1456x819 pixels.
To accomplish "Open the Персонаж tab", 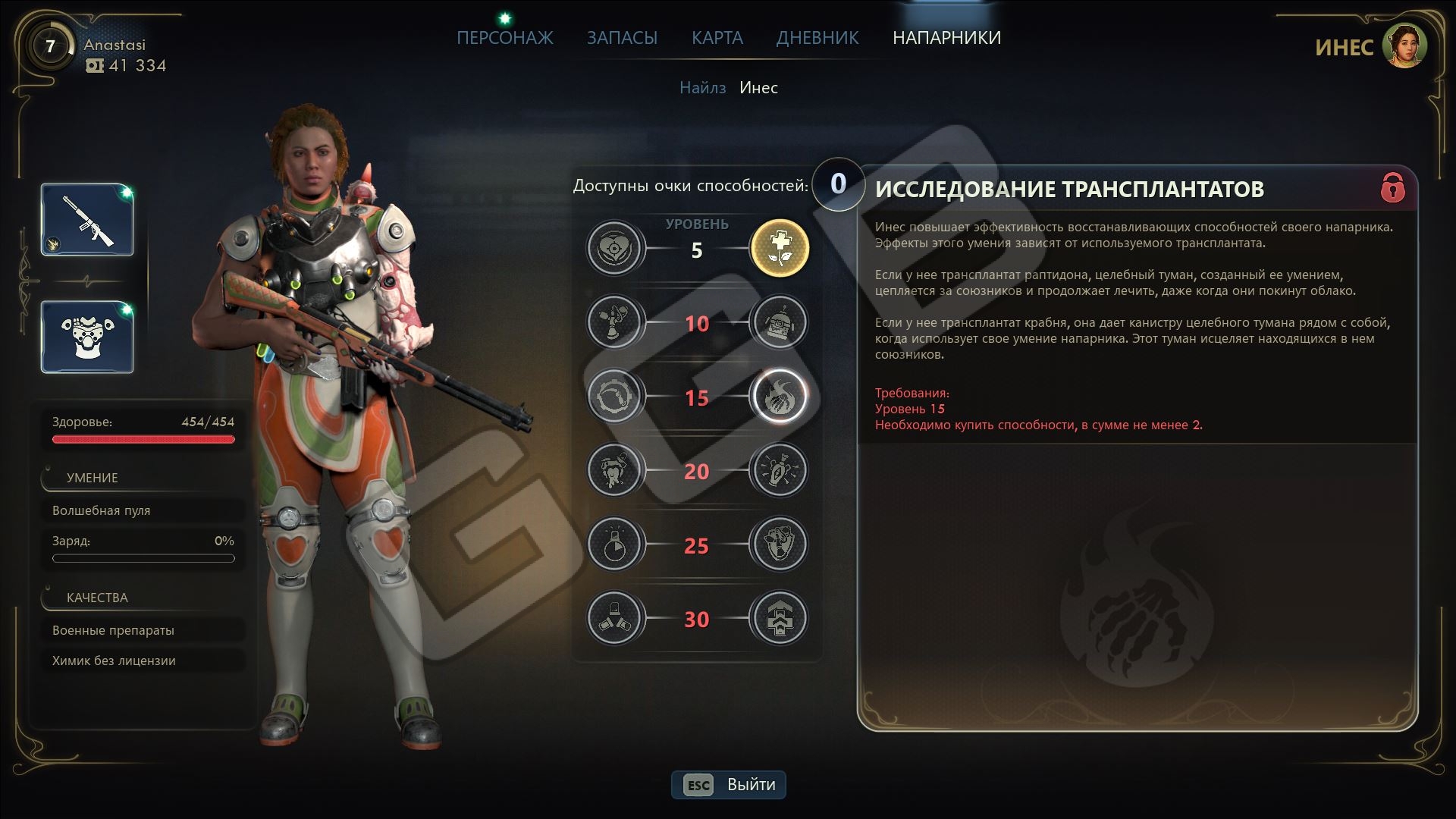I will pyautogui.click(x=504, y=38).
